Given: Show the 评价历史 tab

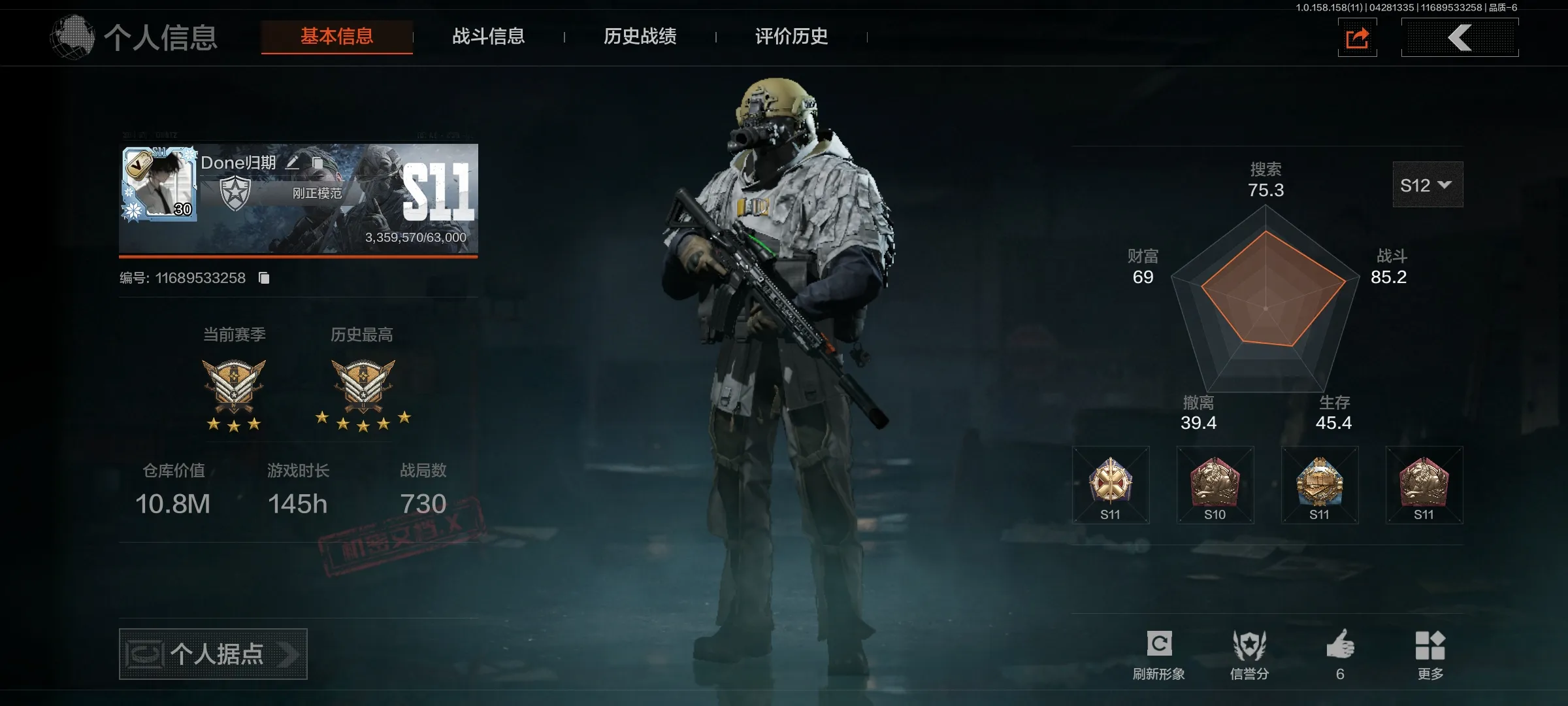Looking at the screenshot, I should click(791, 37).
